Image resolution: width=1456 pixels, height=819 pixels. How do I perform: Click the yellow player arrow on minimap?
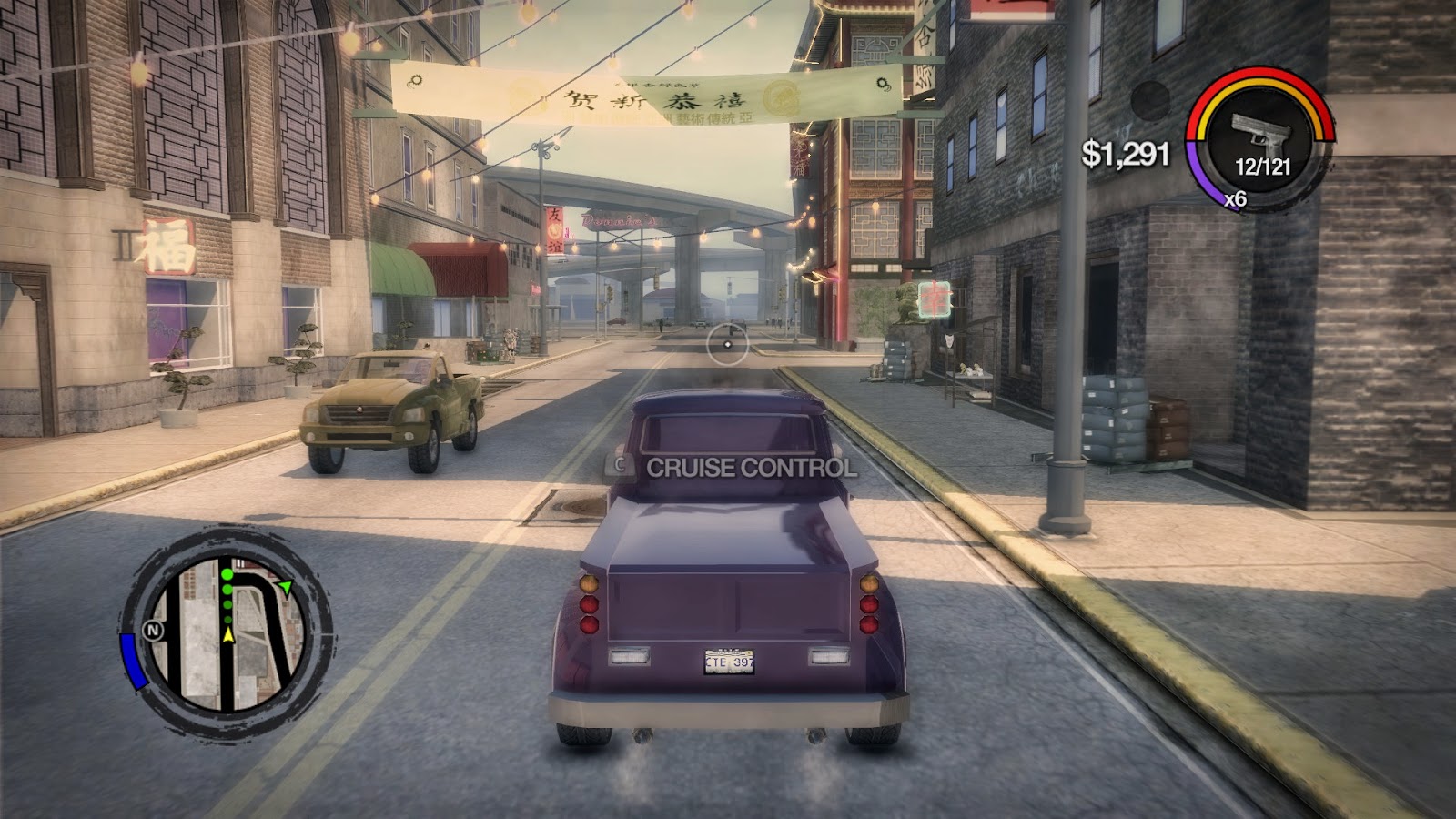coord(228,635)
